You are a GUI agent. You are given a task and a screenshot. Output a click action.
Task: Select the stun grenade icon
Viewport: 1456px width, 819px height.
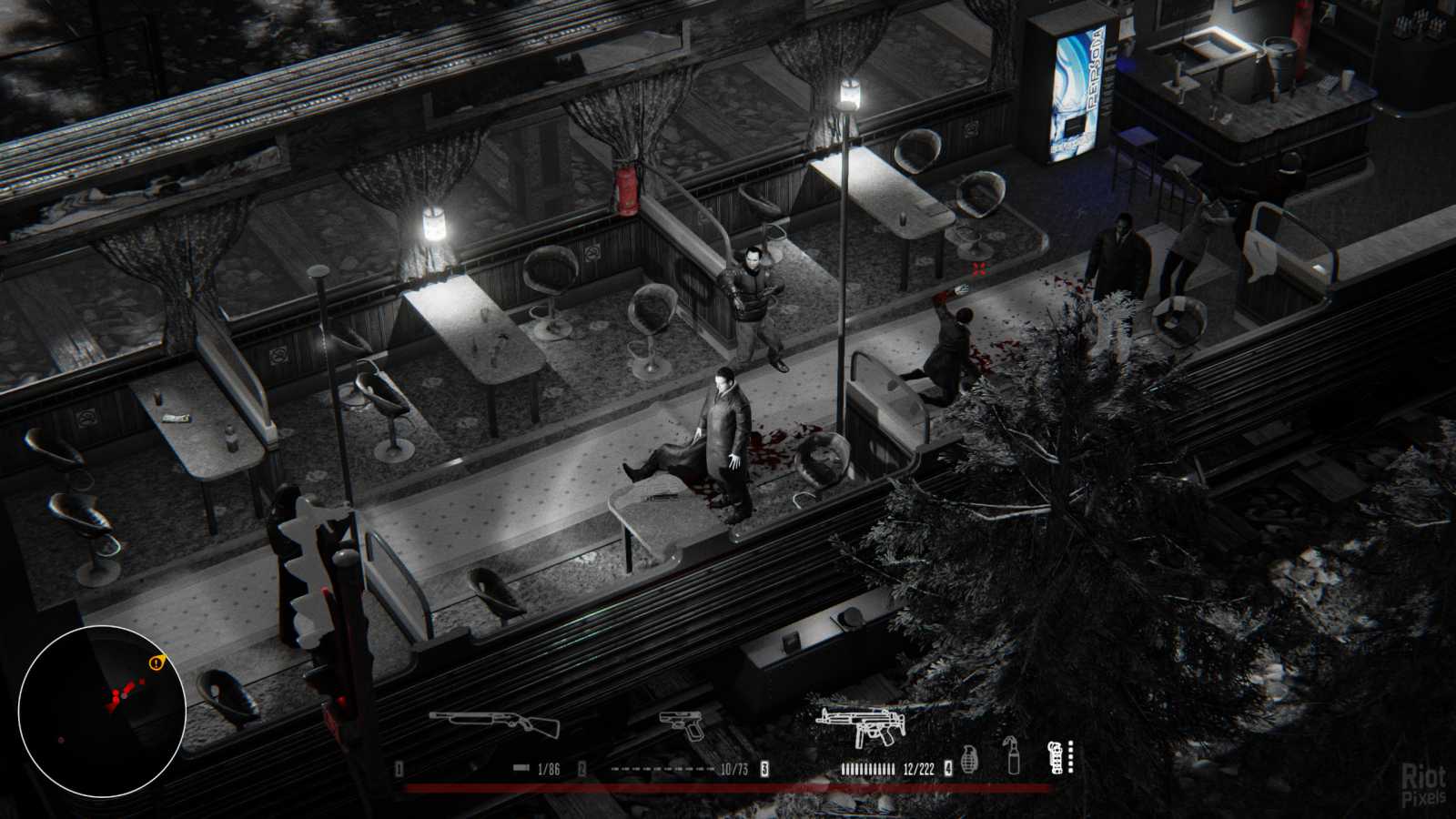[1056, 757]
